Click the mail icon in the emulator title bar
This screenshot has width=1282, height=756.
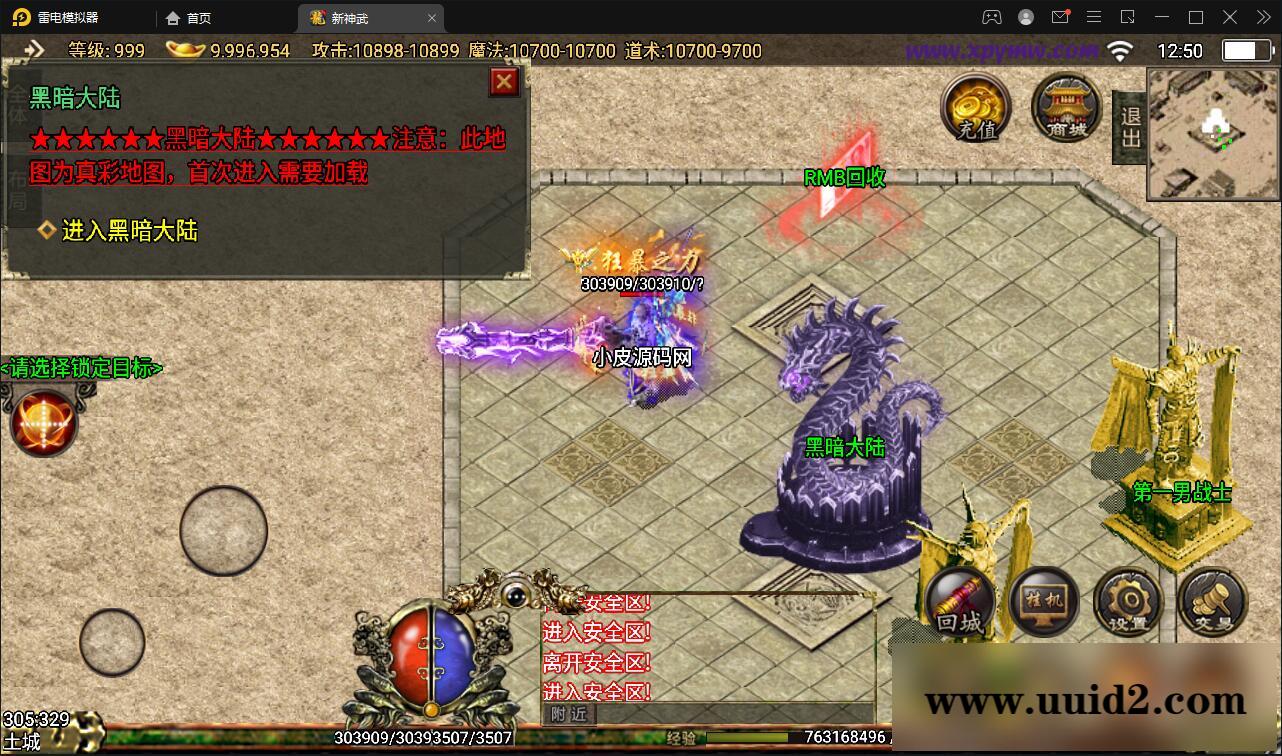(x=1061, y=17)
